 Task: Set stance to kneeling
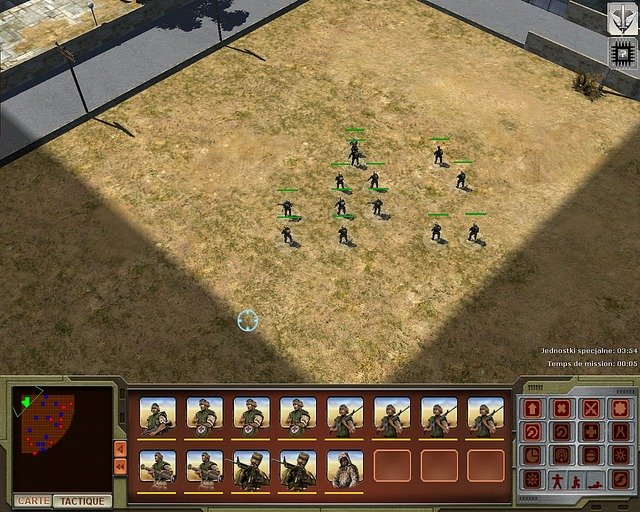click(x=576, y=481)
